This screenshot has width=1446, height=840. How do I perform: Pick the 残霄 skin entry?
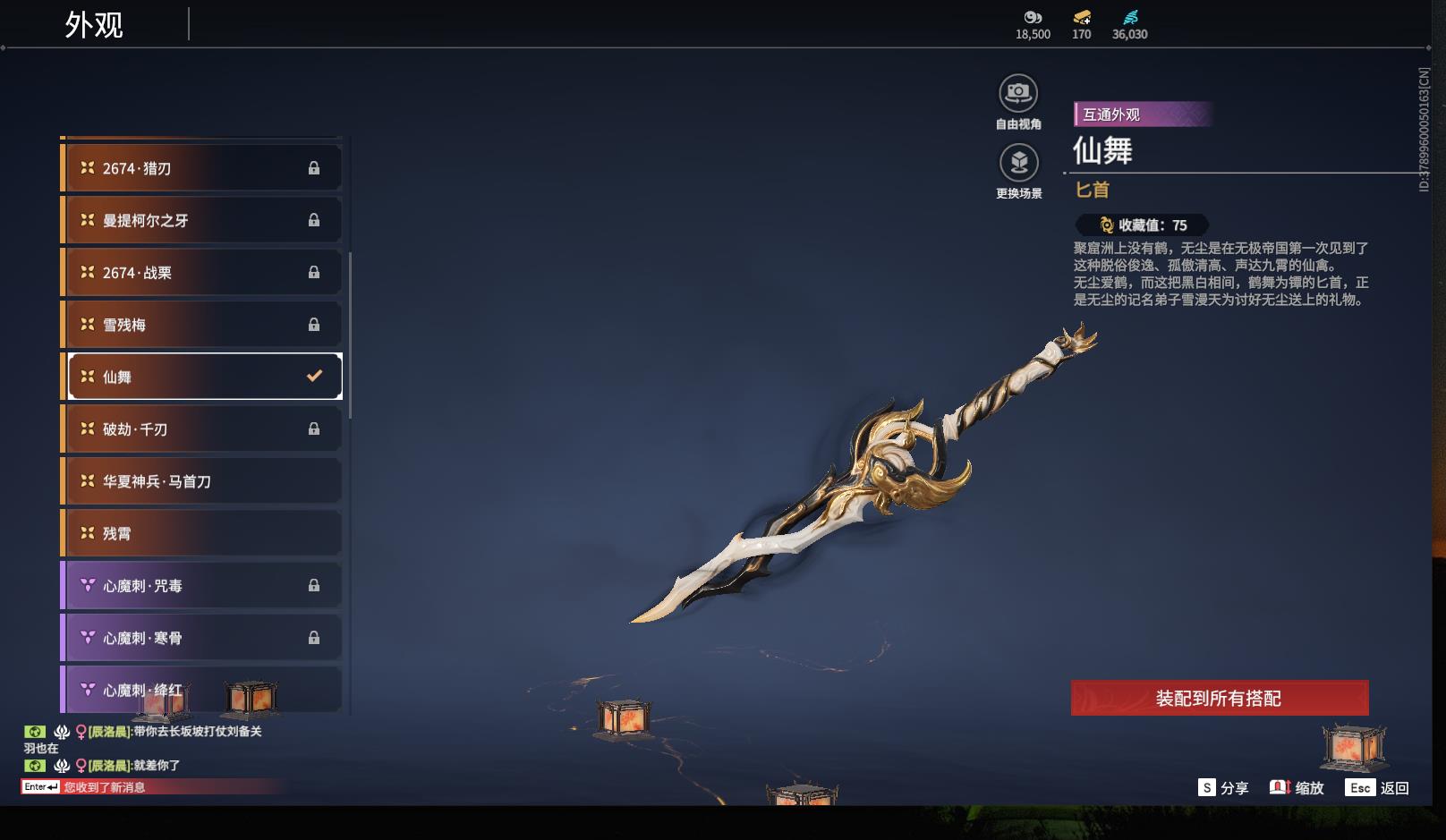click(203, 533)
